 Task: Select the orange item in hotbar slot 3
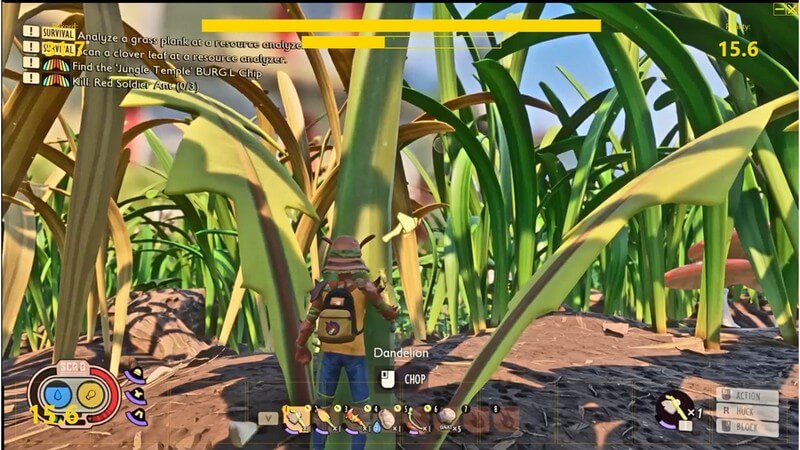(x=357, y=417)
